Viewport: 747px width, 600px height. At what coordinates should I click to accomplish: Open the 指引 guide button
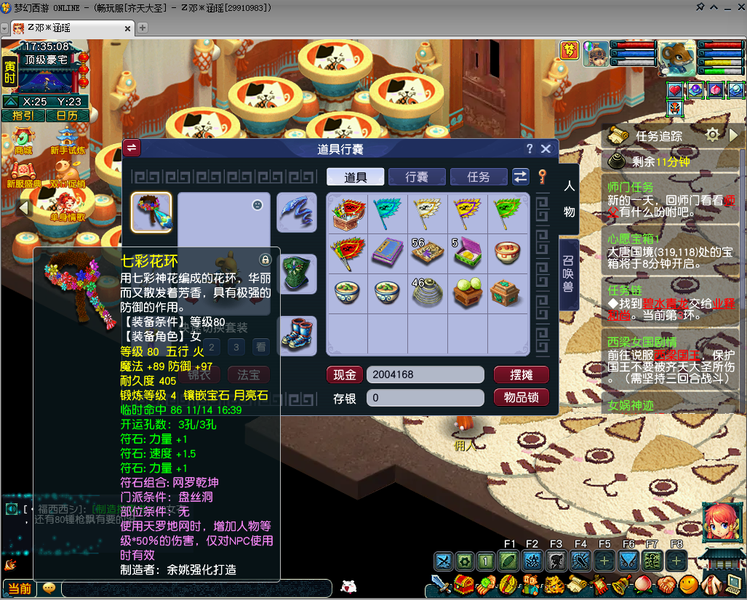(22, 116)
